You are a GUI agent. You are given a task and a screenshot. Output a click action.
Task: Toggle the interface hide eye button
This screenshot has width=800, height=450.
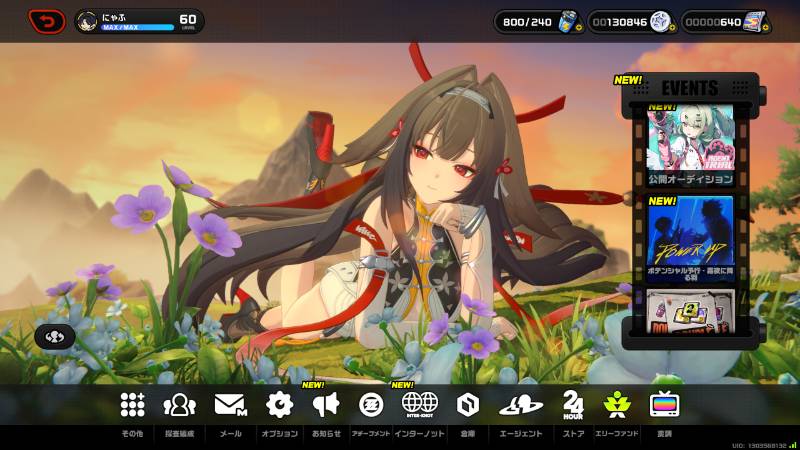click(x=54, y=337)
